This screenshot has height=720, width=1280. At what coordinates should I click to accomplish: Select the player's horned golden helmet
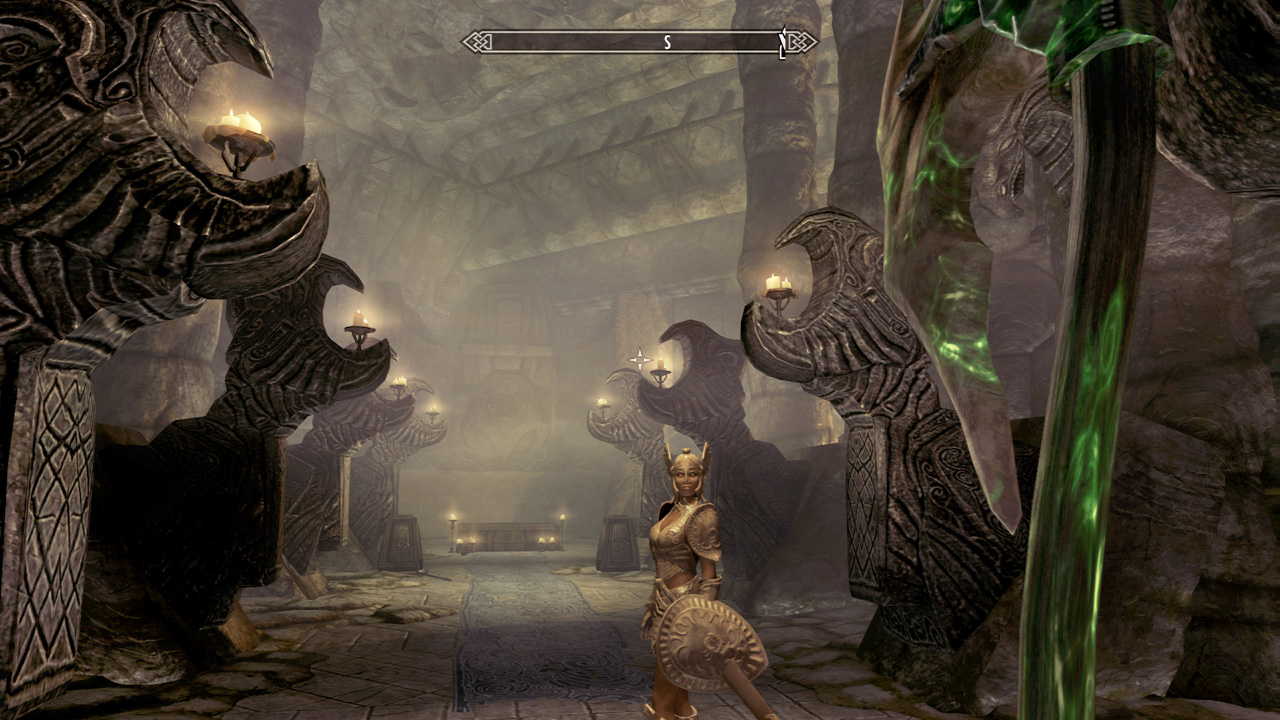pyautogui.click(x=686, y=463)
